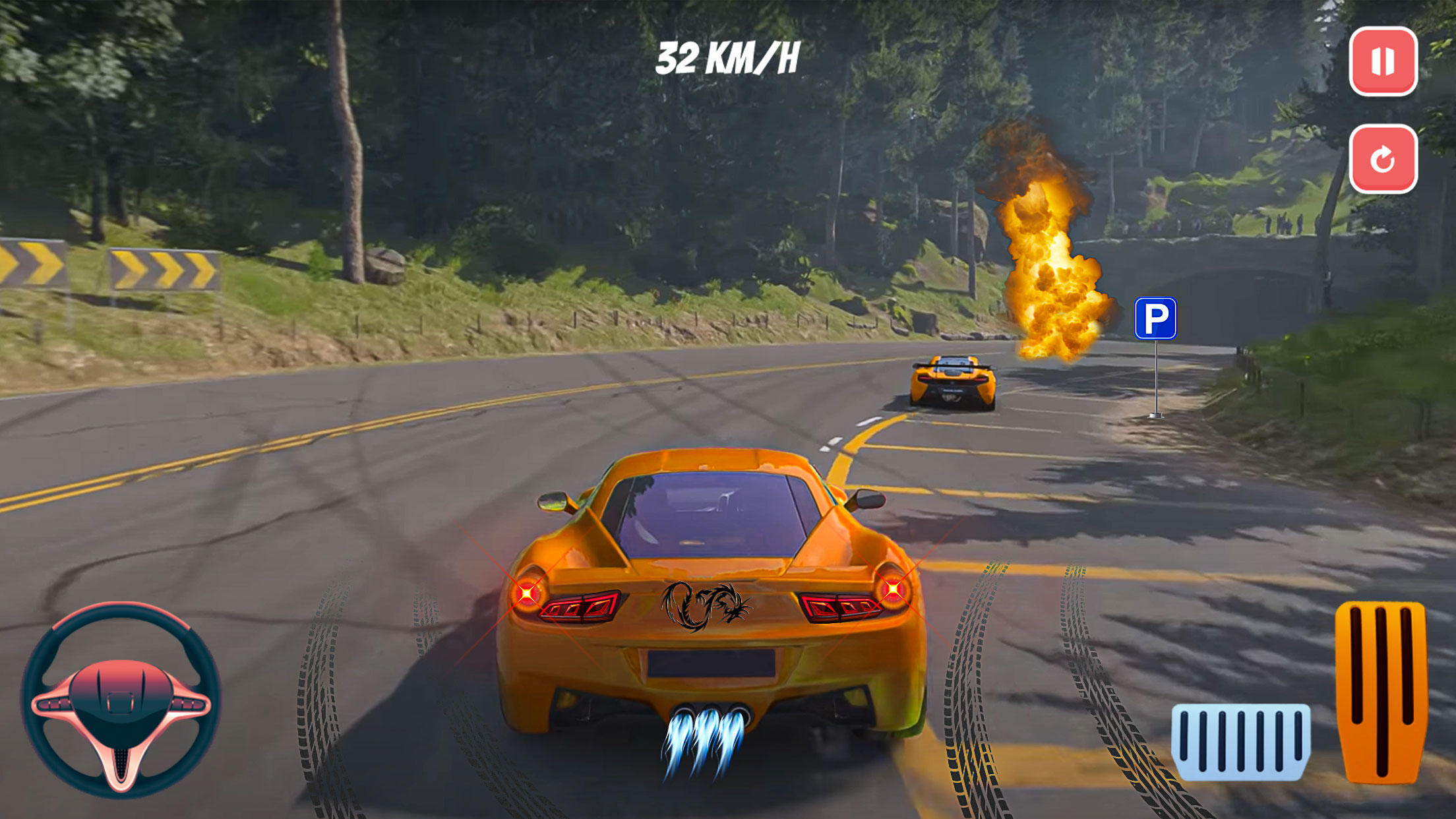Image resolution: width=1456 pixels, height=819 pixels.
Task: Tap the steering wheel control
Action: [121, 700]
